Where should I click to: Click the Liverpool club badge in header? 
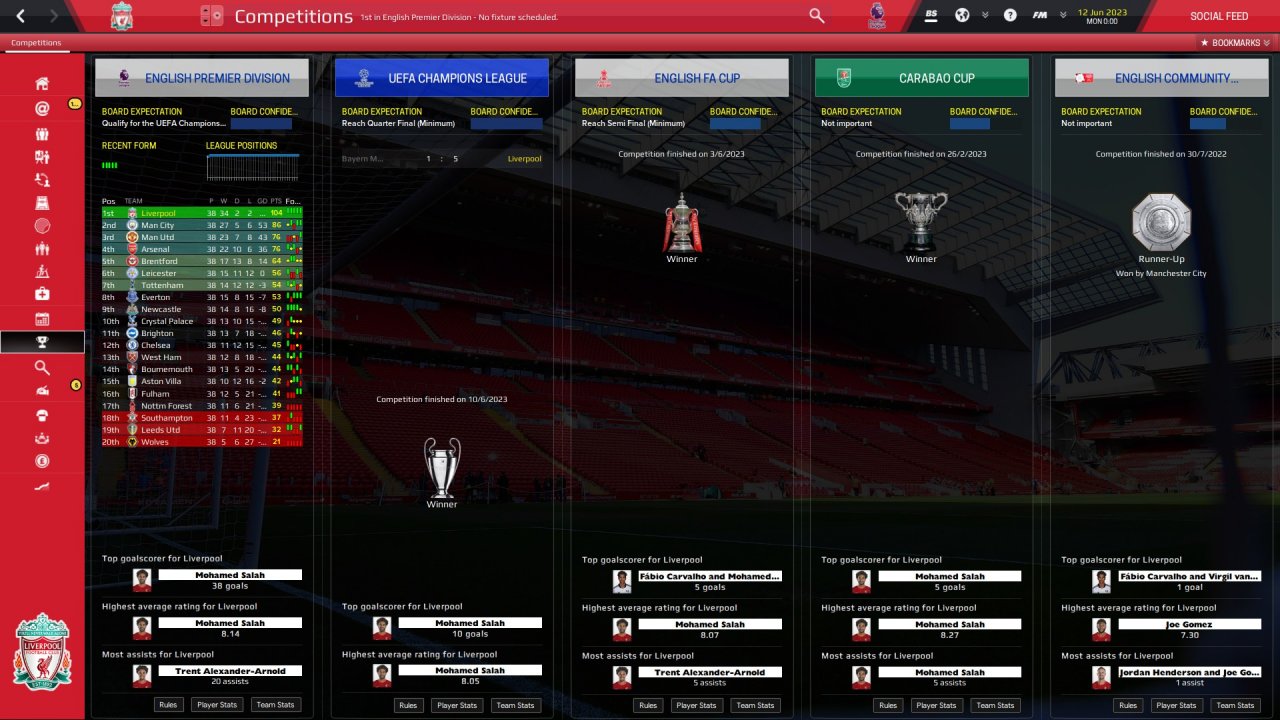(121, 16)
